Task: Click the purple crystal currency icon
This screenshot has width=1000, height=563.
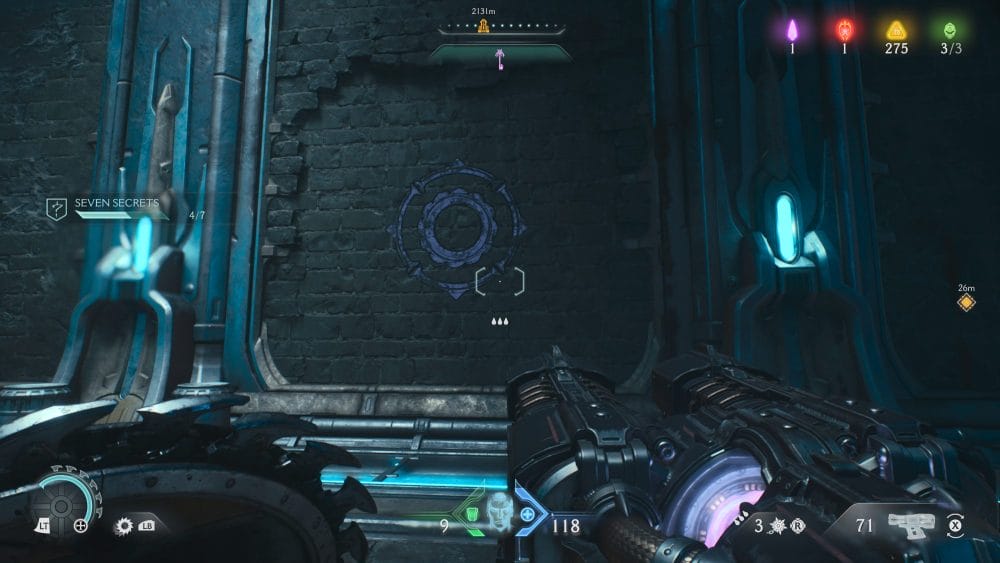Action: point(792,30)
